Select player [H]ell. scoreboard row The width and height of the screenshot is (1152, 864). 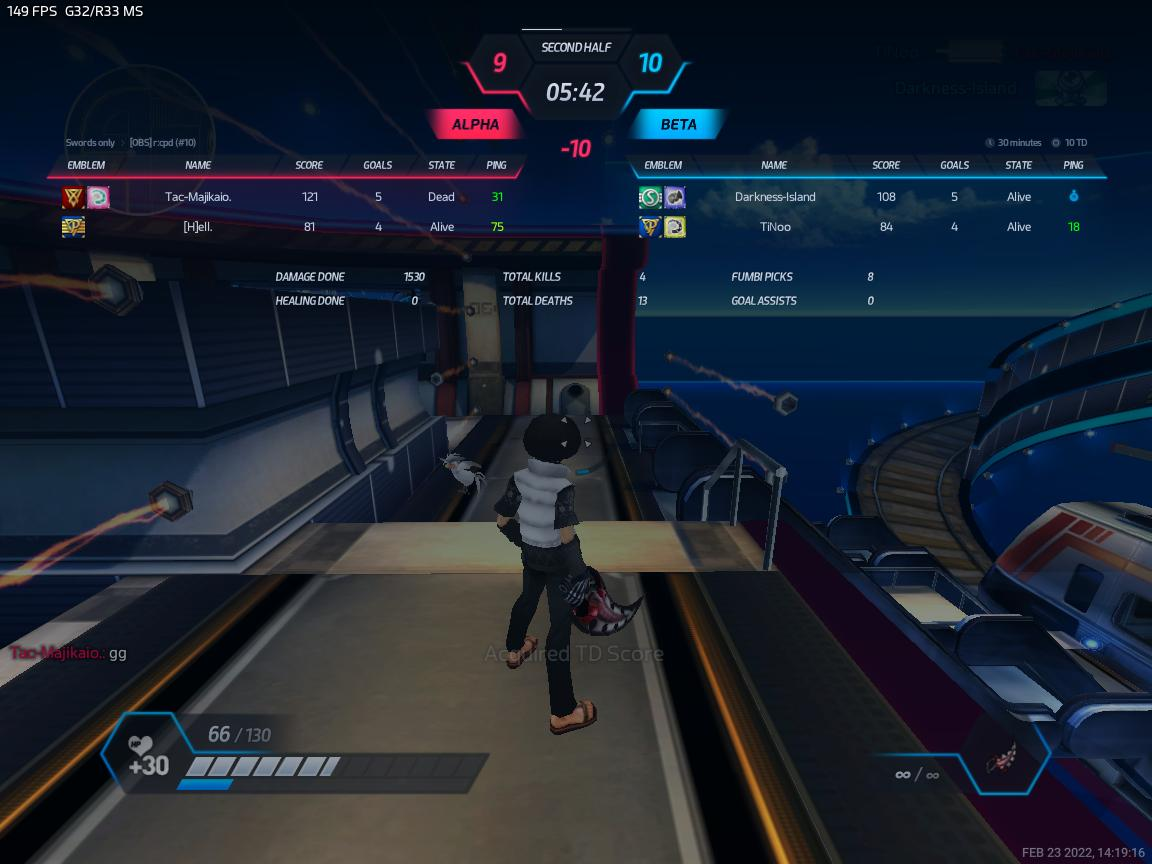tap(198, 227)
